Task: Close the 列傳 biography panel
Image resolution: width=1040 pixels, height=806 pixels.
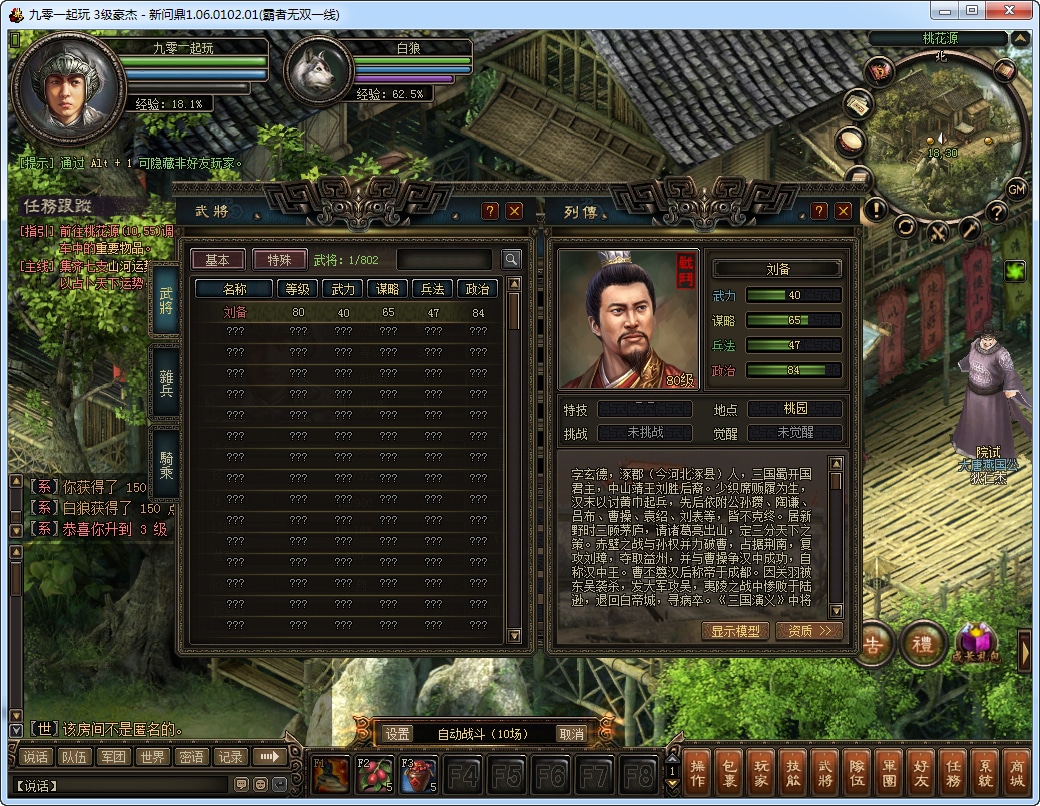Action: (x=844, y=211)
